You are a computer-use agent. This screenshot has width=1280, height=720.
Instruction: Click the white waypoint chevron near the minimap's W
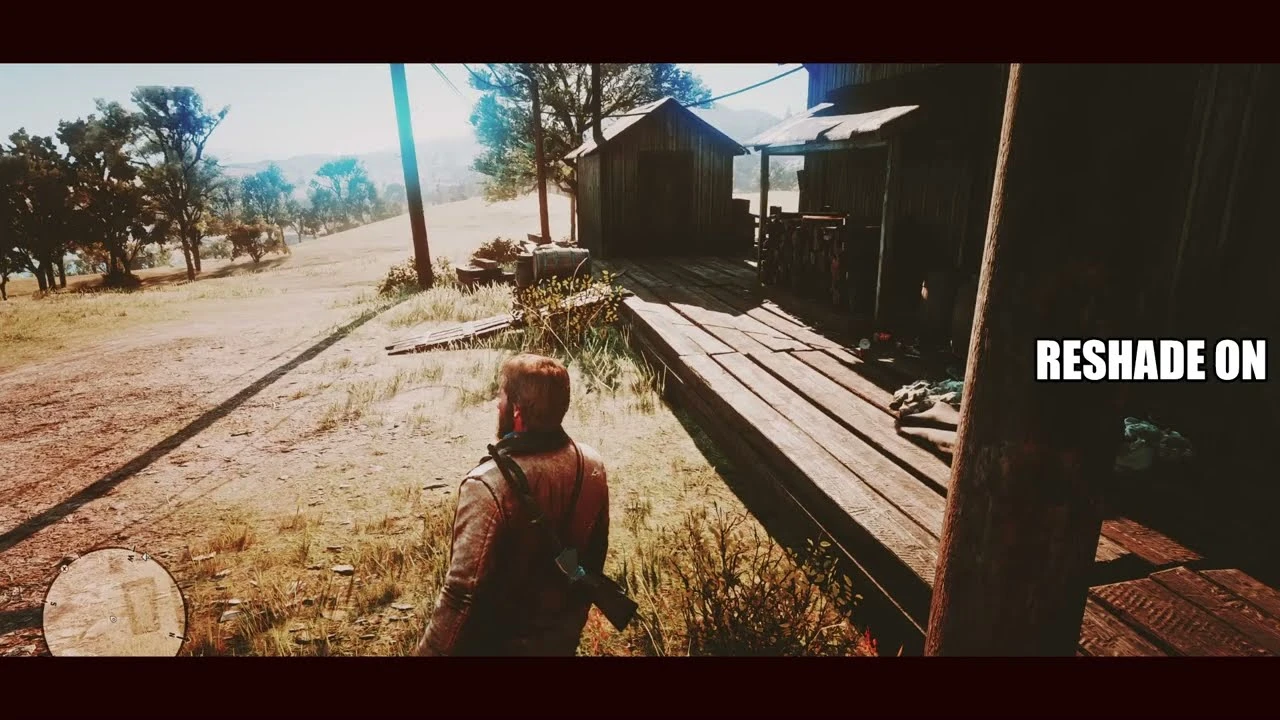[x=146, y=557]
